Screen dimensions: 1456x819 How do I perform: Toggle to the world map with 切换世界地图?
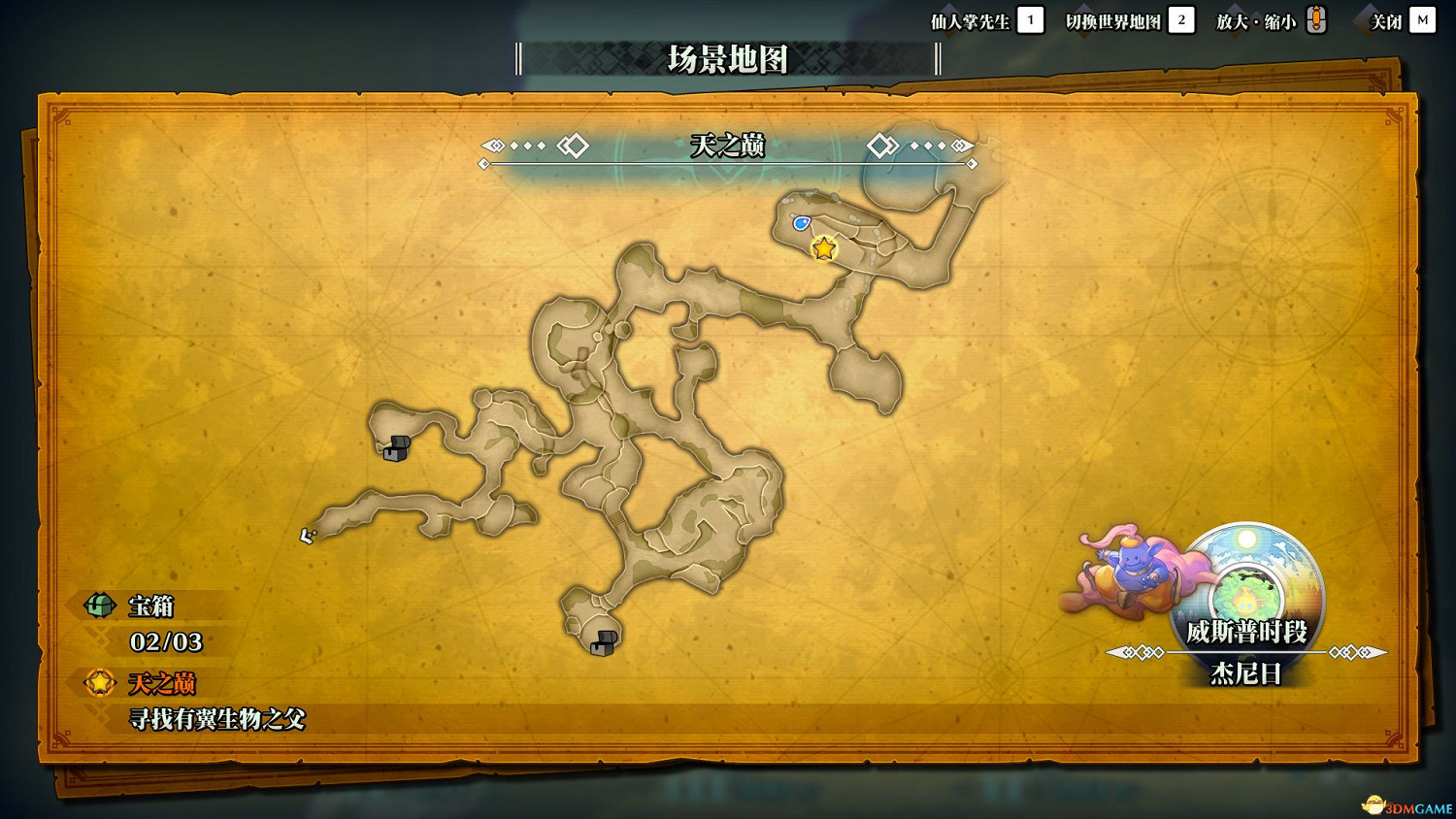[x=1114, y=19]
